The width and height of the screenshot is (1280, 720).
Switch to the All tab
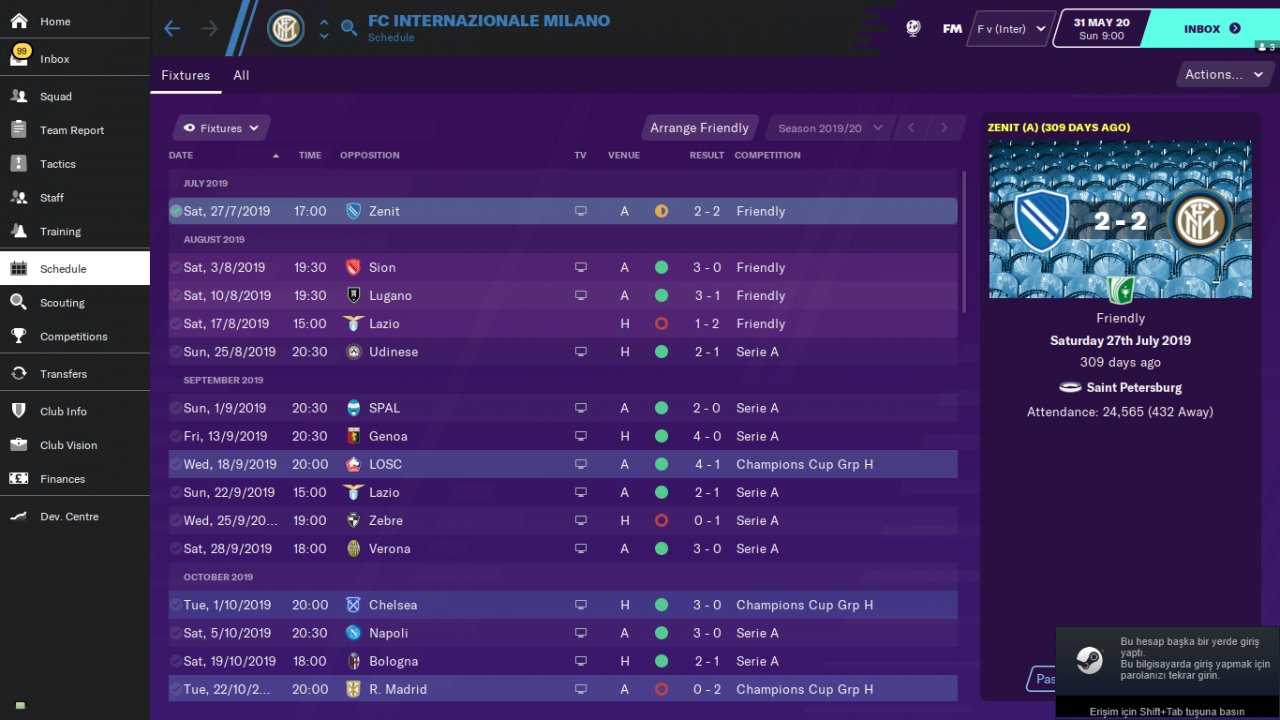(241, 75)
